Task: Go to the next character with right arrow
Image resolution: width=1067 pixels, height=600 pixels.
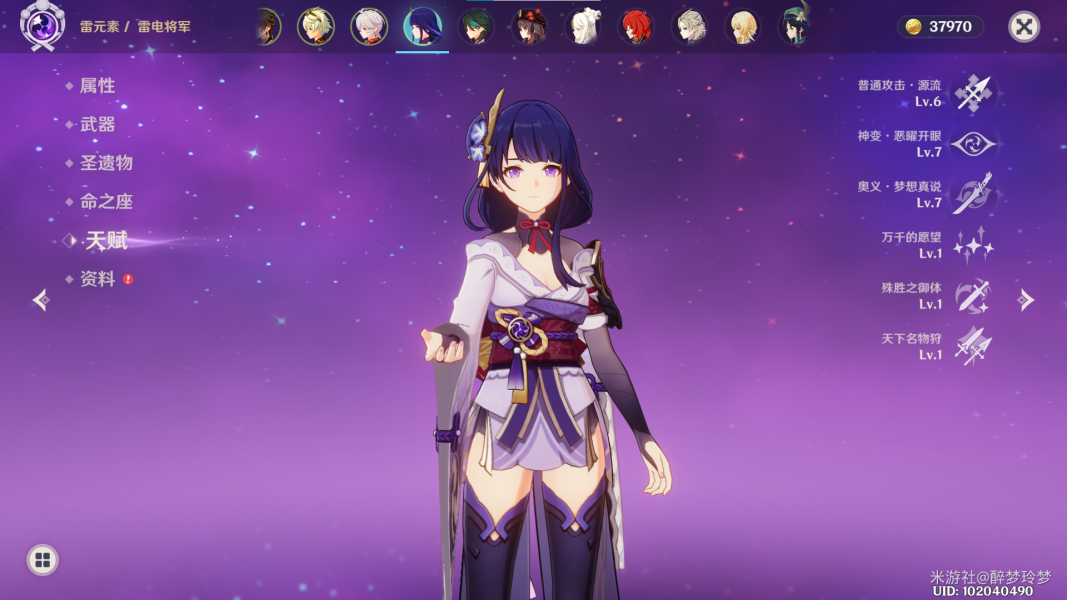Action: pos(1026,300)
